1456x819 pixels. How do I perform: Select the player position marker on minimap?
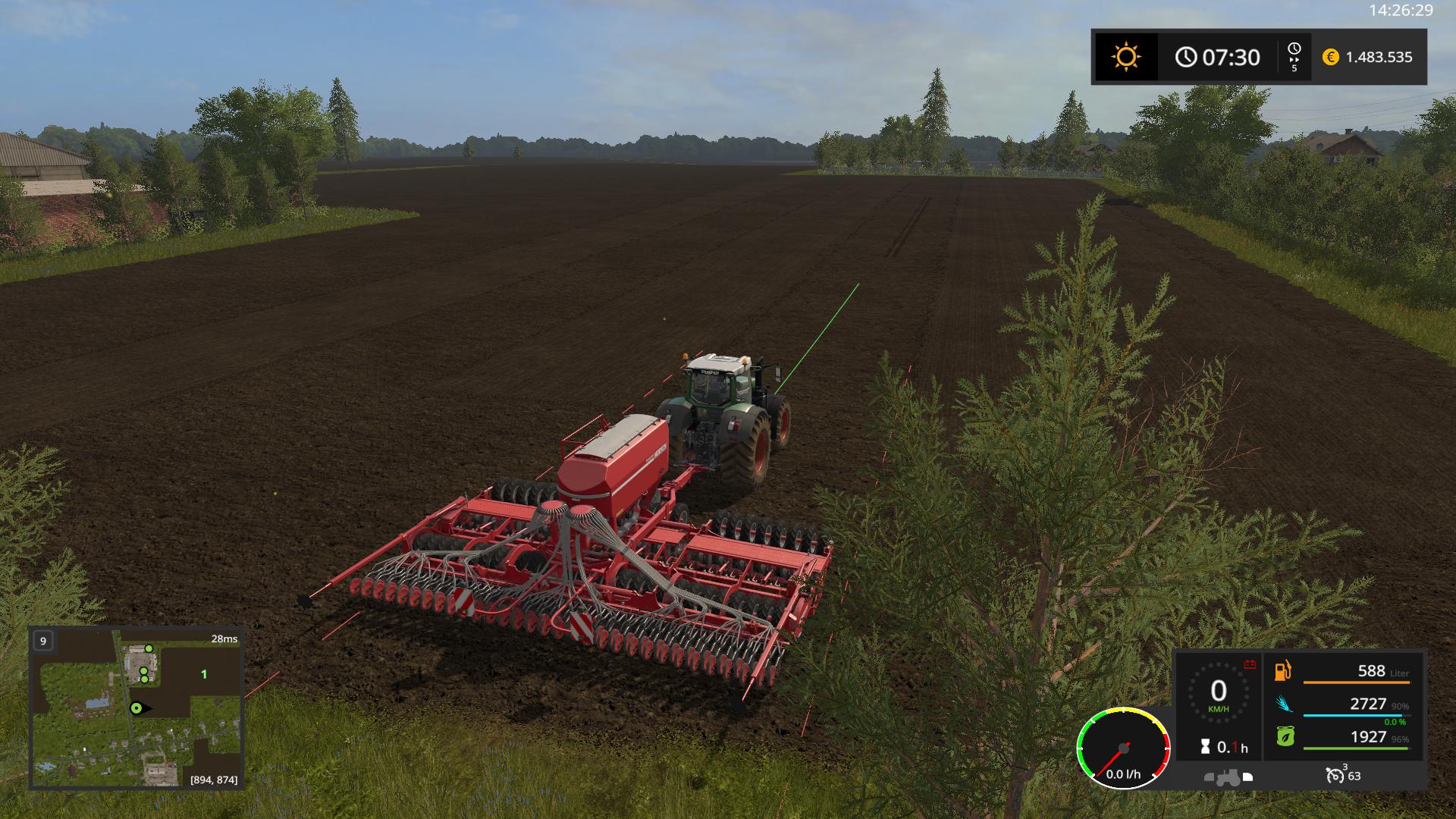137,708
